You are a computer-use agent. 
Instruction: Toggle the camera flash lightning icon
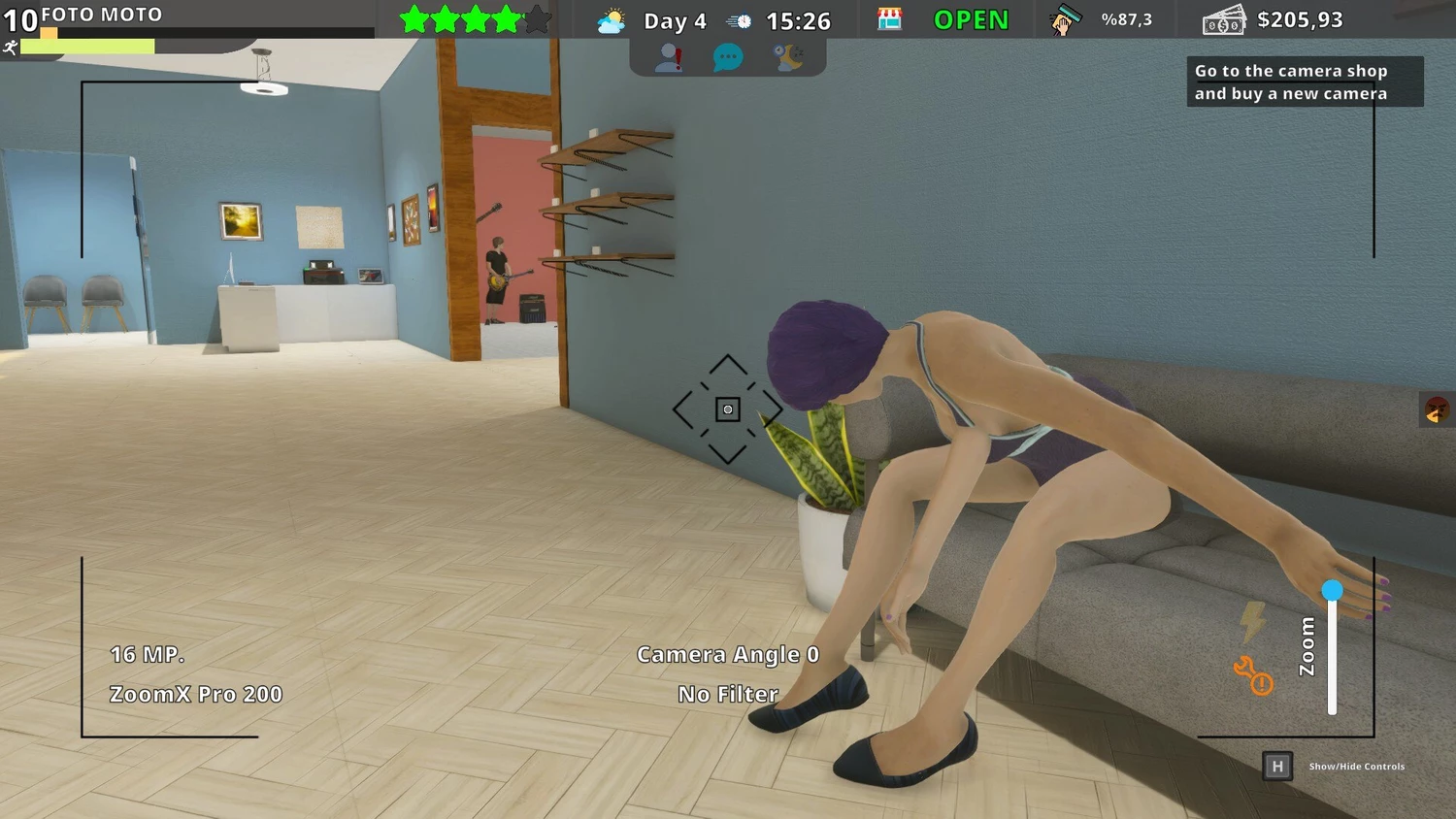[1253, 621]
